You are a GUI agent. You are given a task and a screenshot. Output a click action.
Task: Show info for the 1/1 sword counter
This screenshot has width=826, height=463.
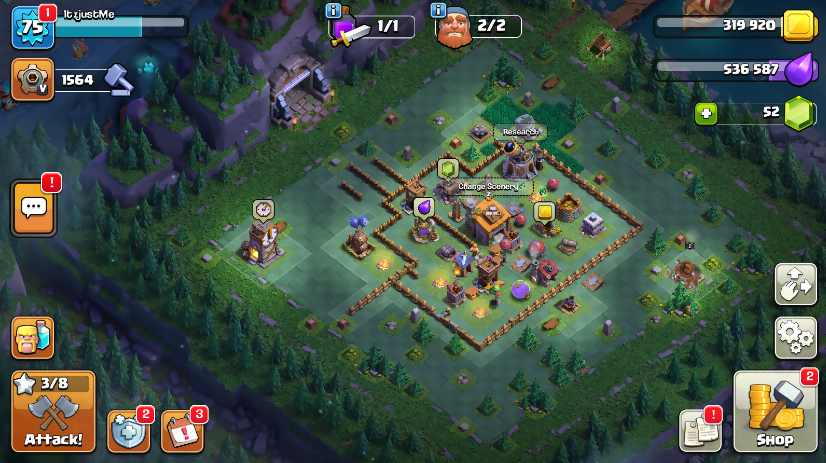pyautogui.click(x=334, y=11)
